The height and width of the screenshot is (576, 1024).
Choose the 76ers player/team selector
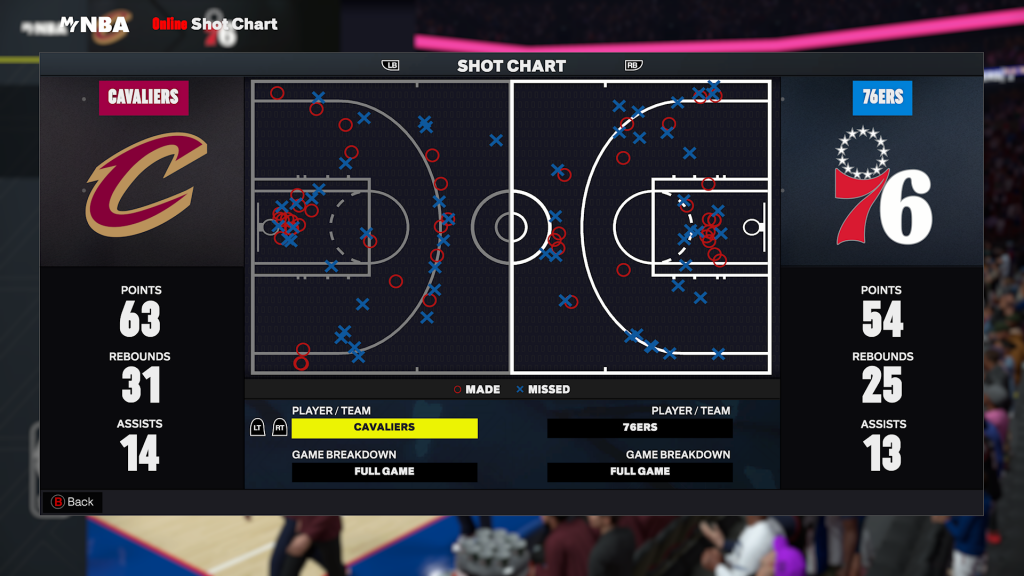(x=640, y=428)
